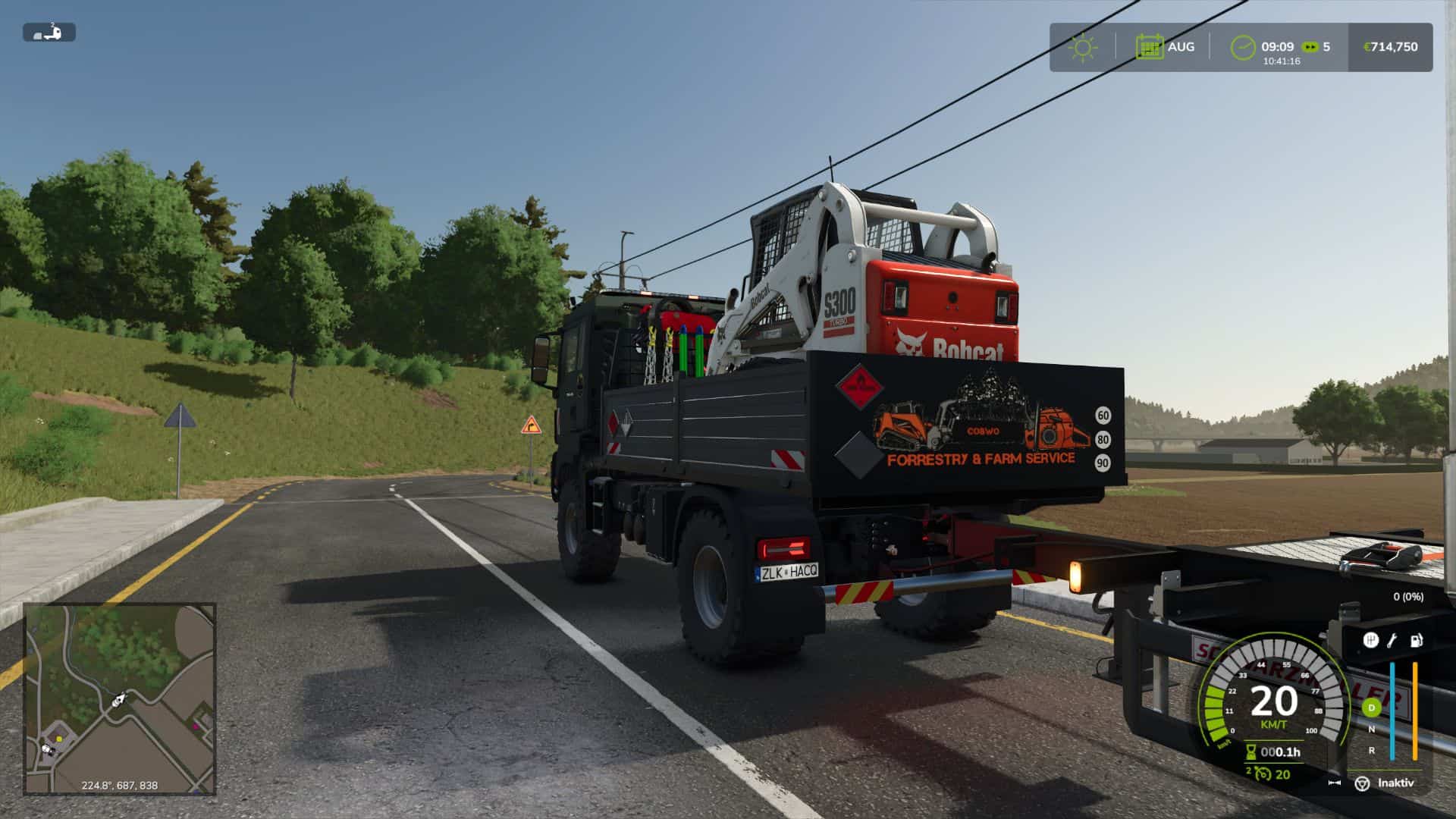Toggle the fast-forward time scale icon

1310,47
